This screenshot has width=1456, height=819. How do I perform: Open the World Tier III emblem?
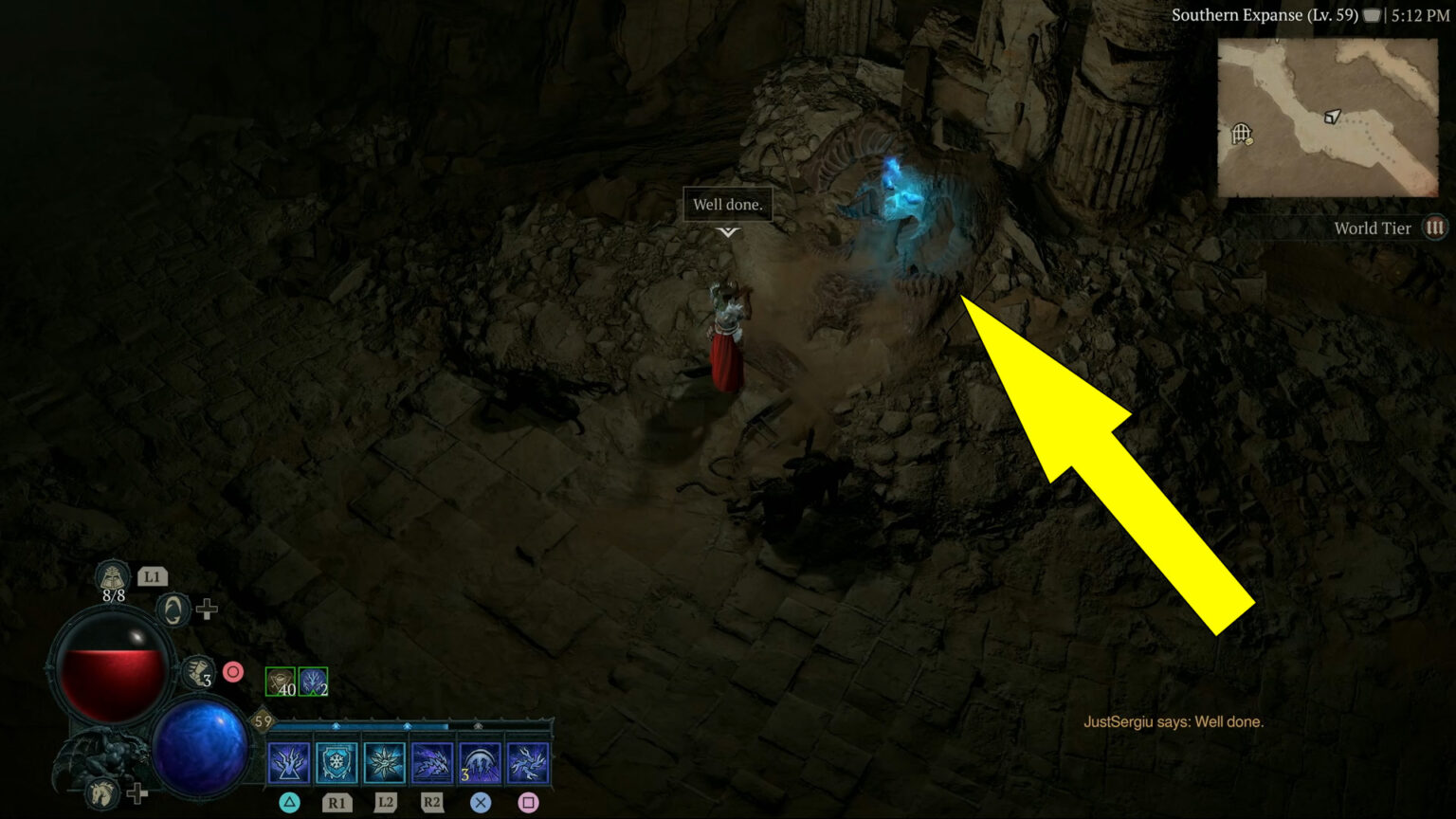pyautogui.click(x=1436, y=227)
